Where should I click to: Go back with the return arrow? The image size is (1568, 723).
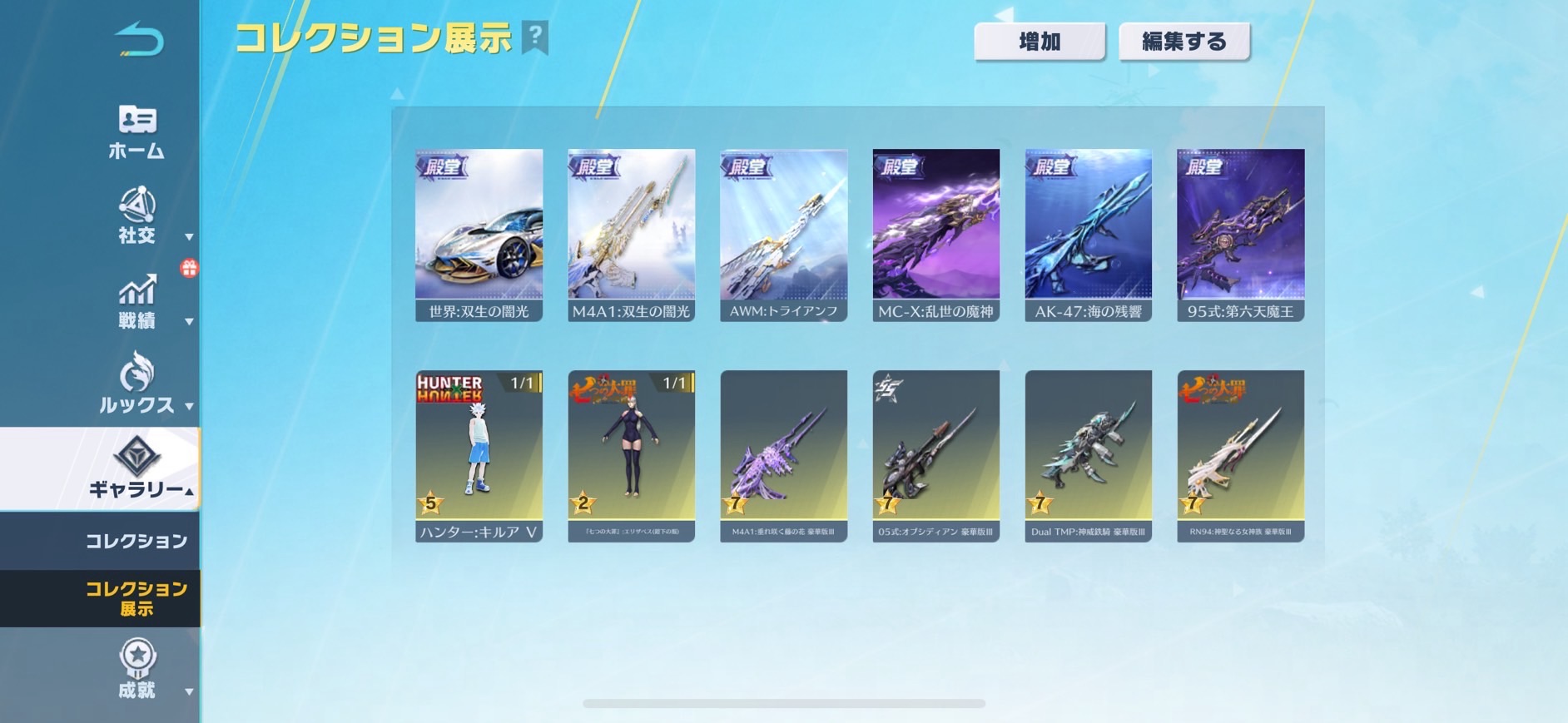pyautogui.click(x=139, y=40)
